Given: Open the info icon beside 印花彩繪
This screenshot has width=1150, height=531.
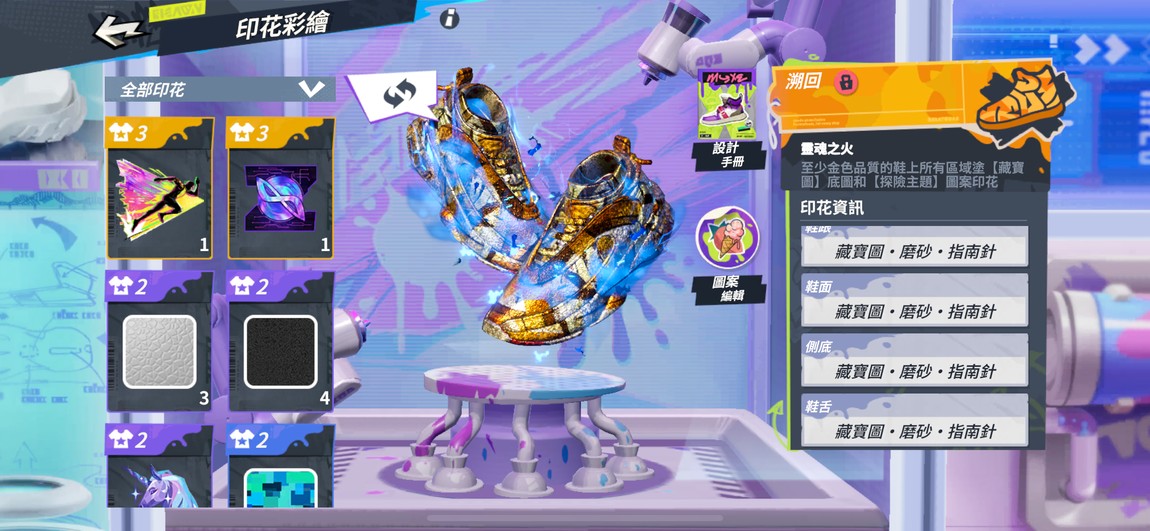Looking at the screenshot, I should [x=450, y=18].
